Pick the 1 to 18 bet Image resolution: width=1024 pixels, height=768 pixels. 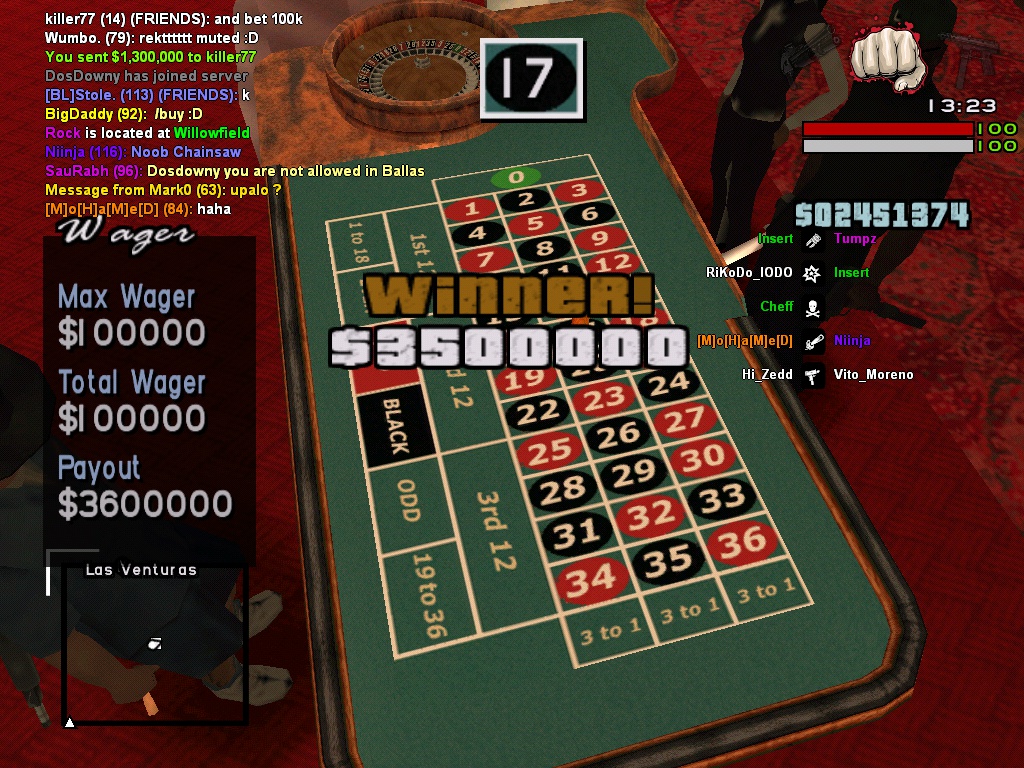[355, 240]
